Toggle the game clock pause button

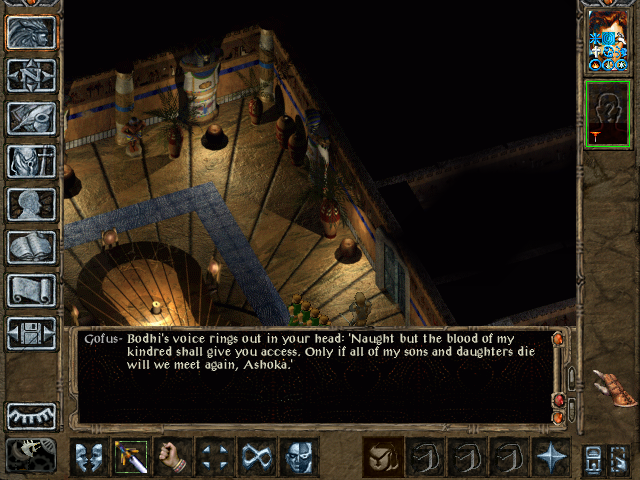[31, 455]
